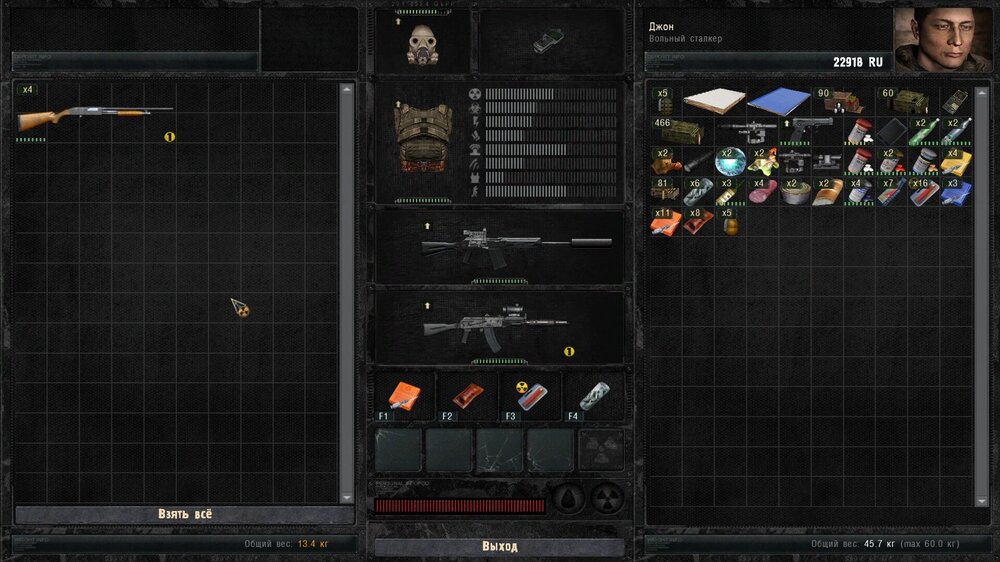The height and width of the screenshot is (562, 1000).
Task: Pick the bread loaf food item
Action: click(x=827, y=190)
